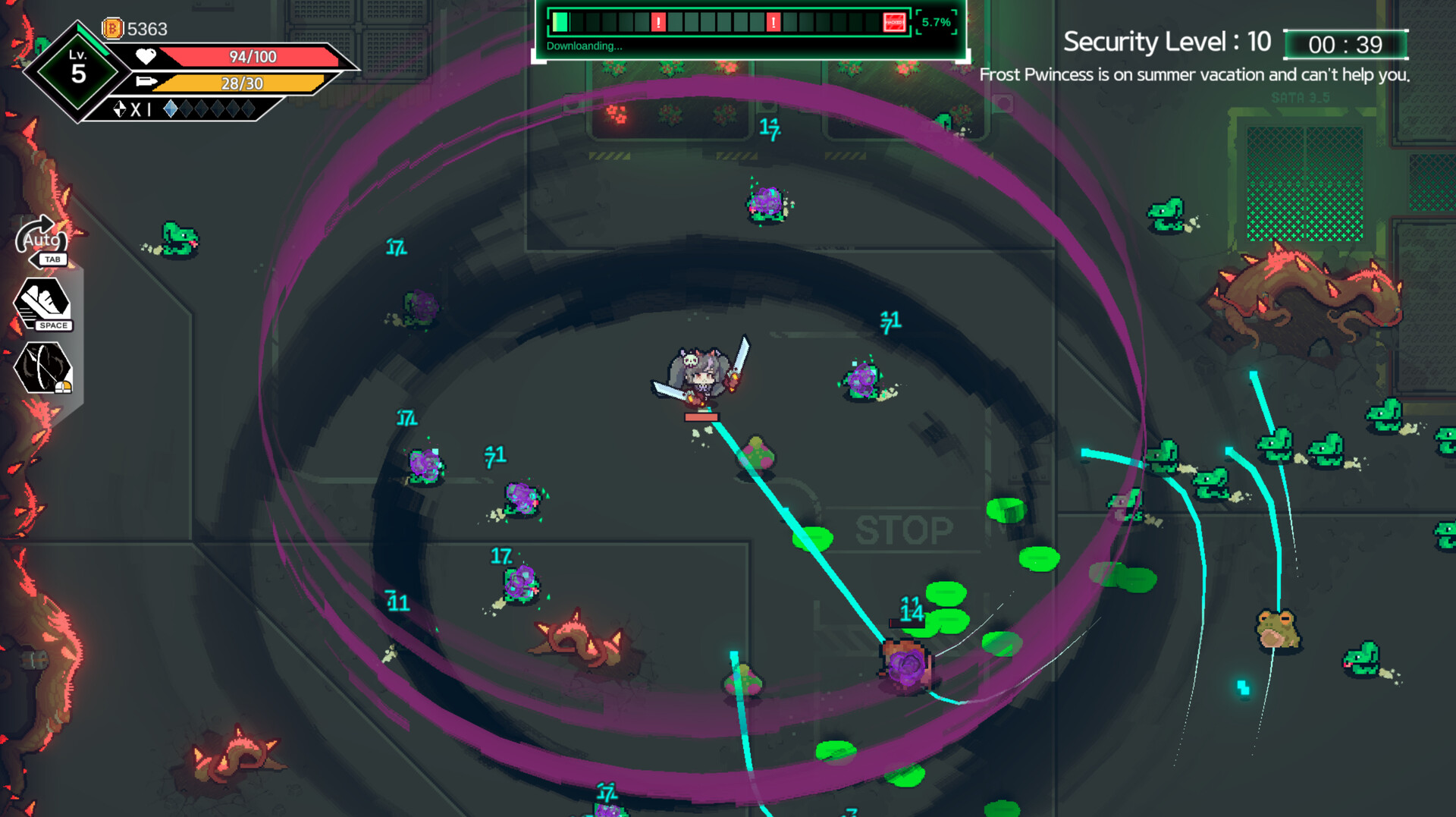The height and width of the screenshot is (817, 1456).
Task: Click the green download progress bar
Action: point(559,20)
